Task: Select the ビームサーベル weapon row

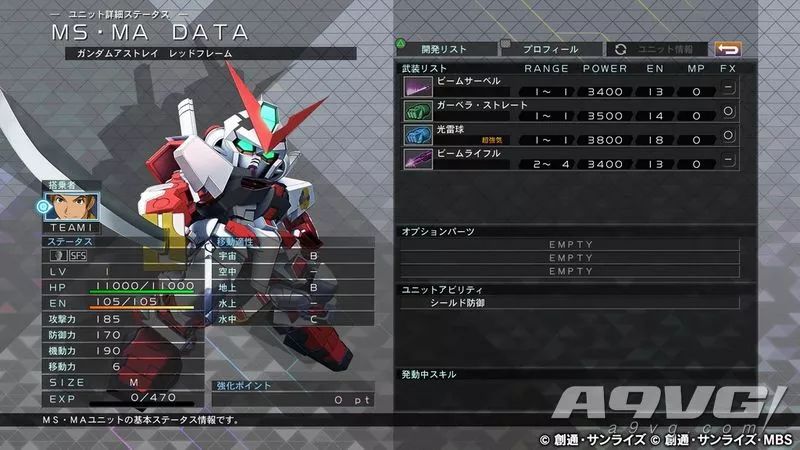Action: click(x=570, y=86)
